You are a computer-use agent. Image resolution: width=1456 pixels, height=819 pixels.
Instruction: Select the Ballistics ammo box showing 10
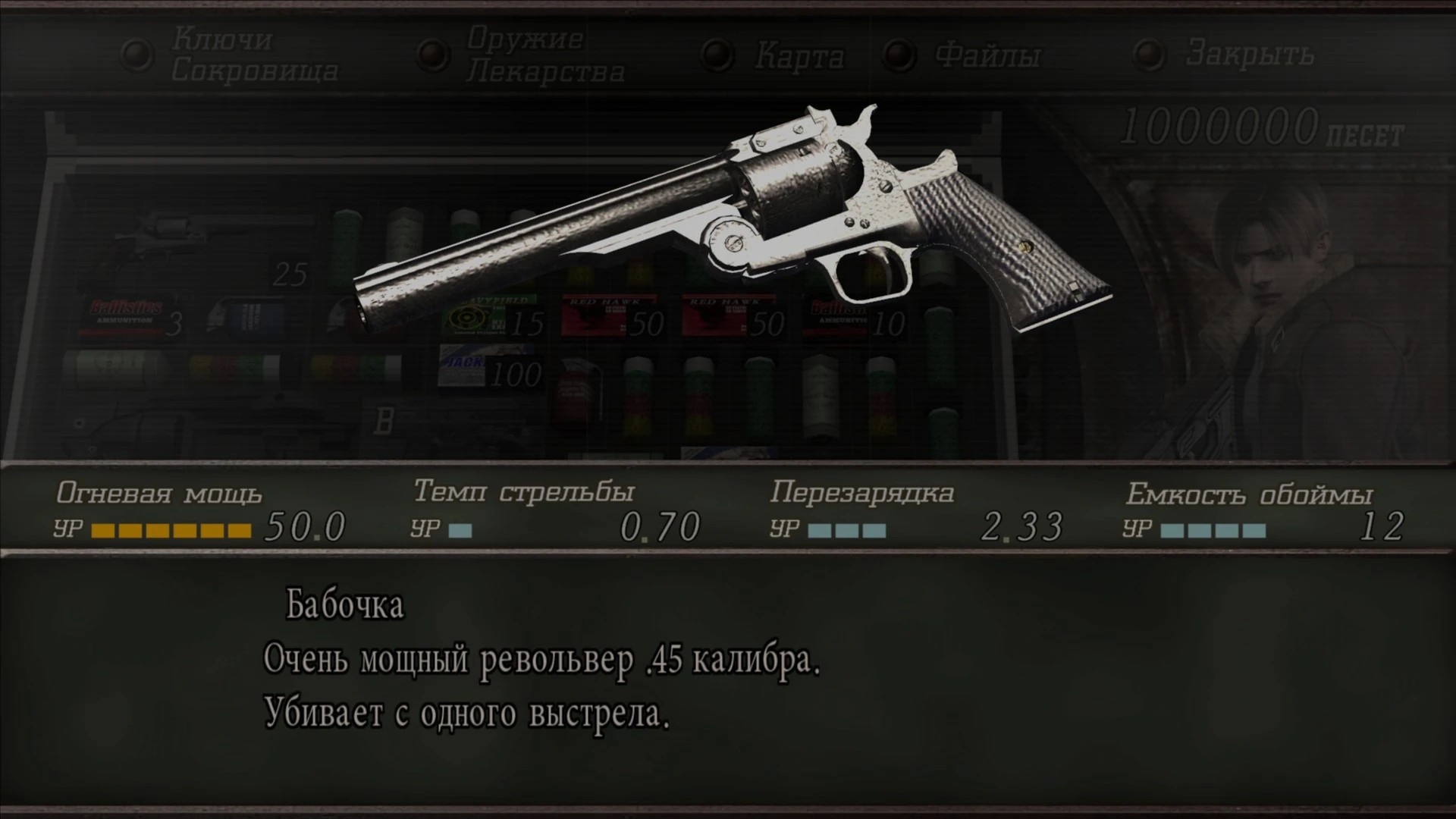(x=842, y=318)
